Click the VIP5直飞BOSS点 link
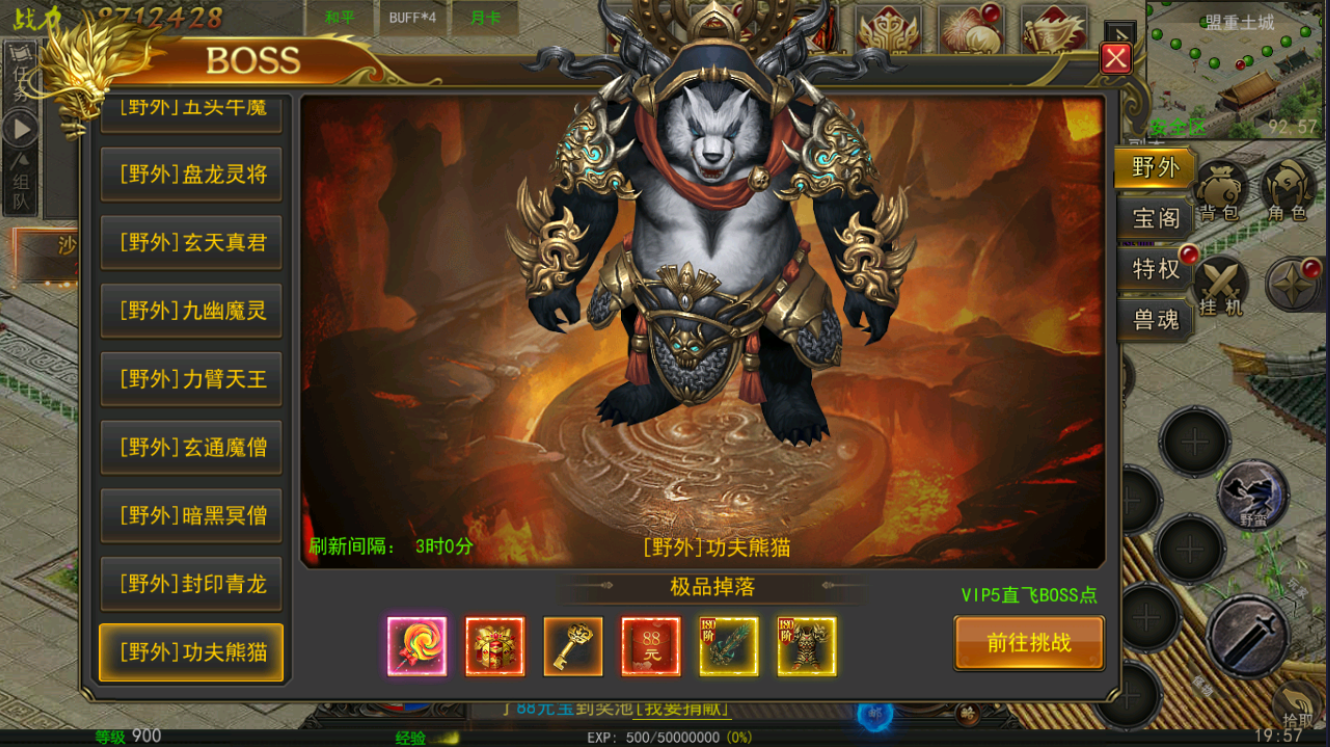1330x747 pixels. point(1029,595)
